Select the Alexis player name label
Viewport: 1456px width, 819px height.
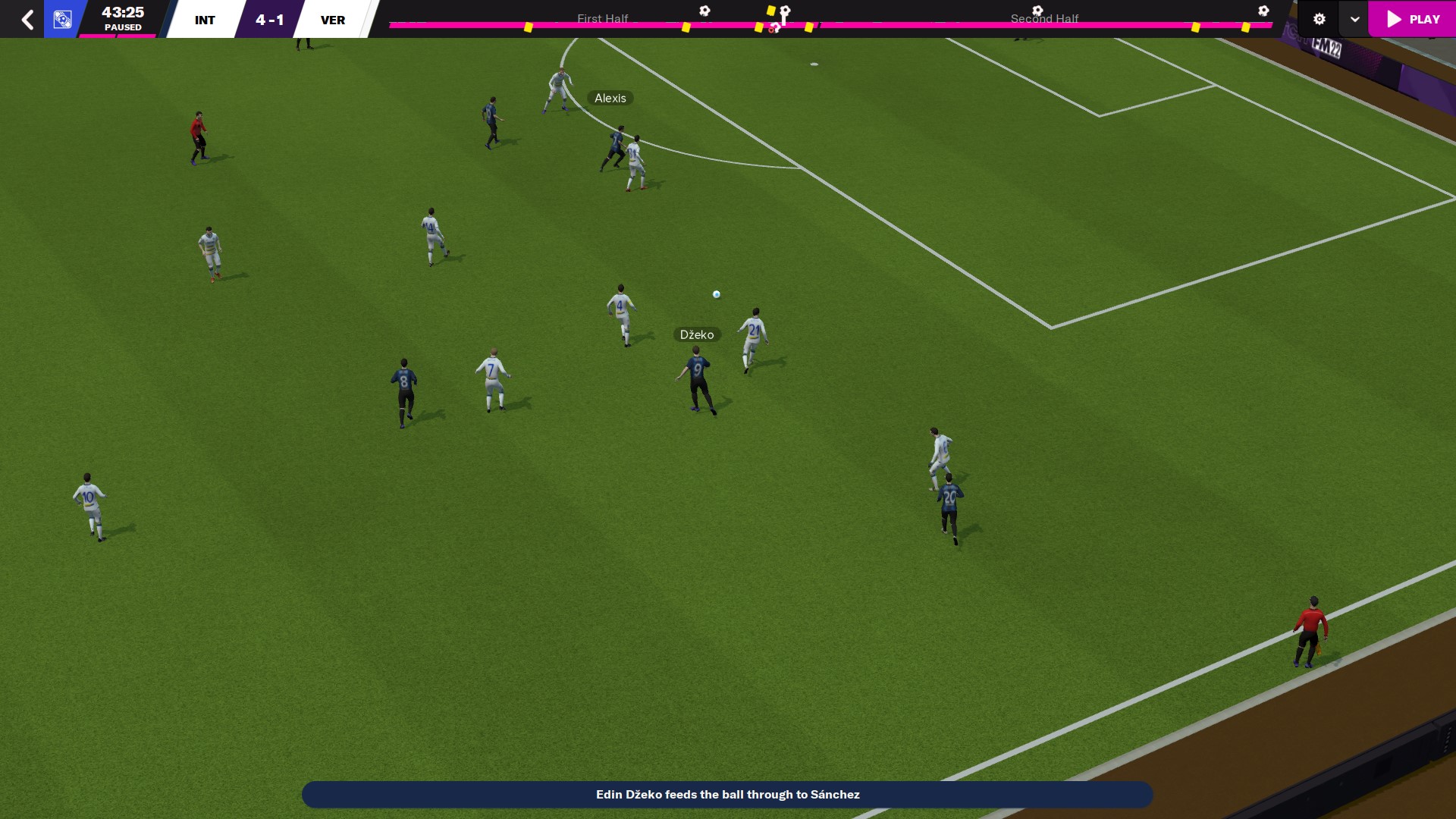(610, 98)
